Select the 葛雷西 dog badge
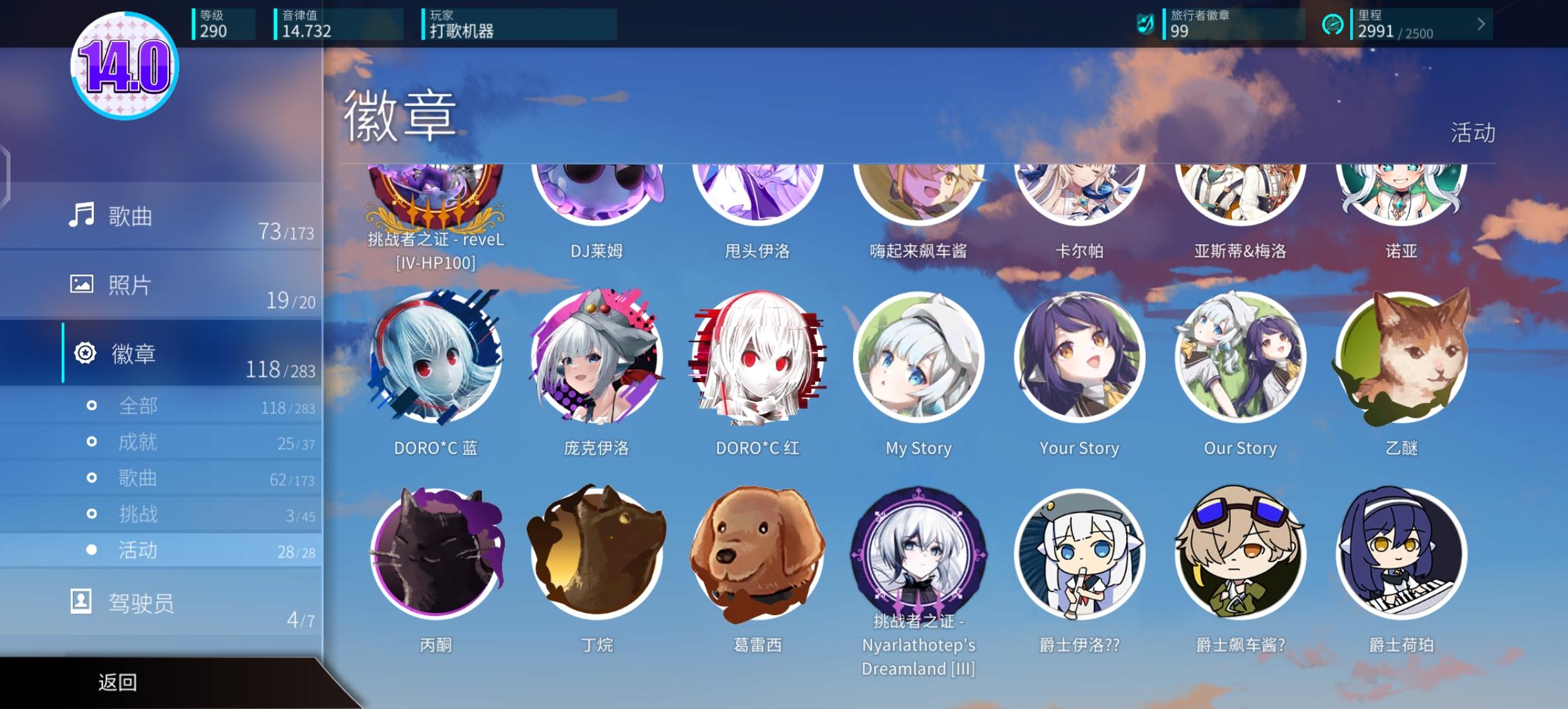The image size is (1568, 709). pos(756,553)
